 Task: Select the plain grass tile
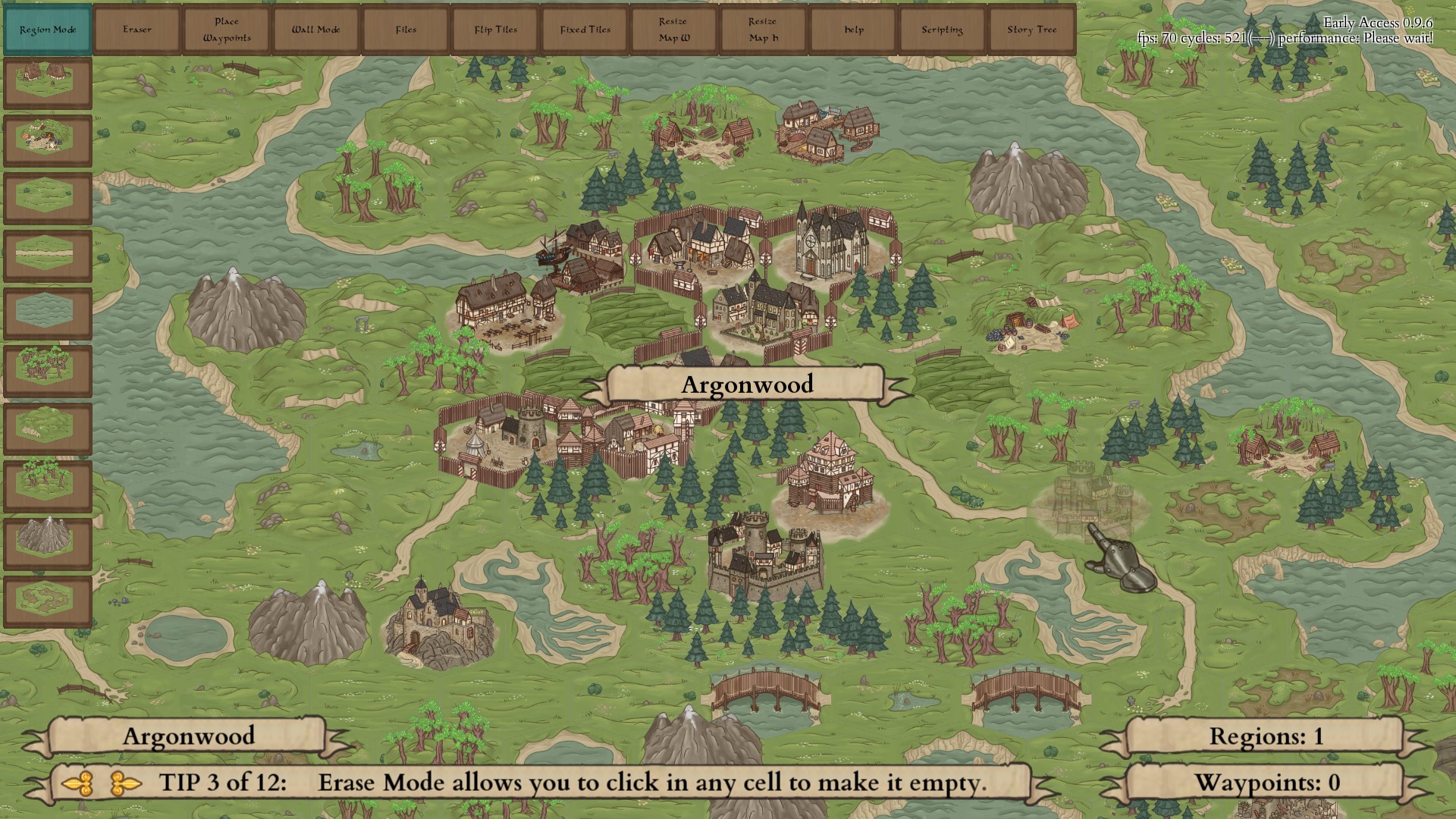pos(47,196)
